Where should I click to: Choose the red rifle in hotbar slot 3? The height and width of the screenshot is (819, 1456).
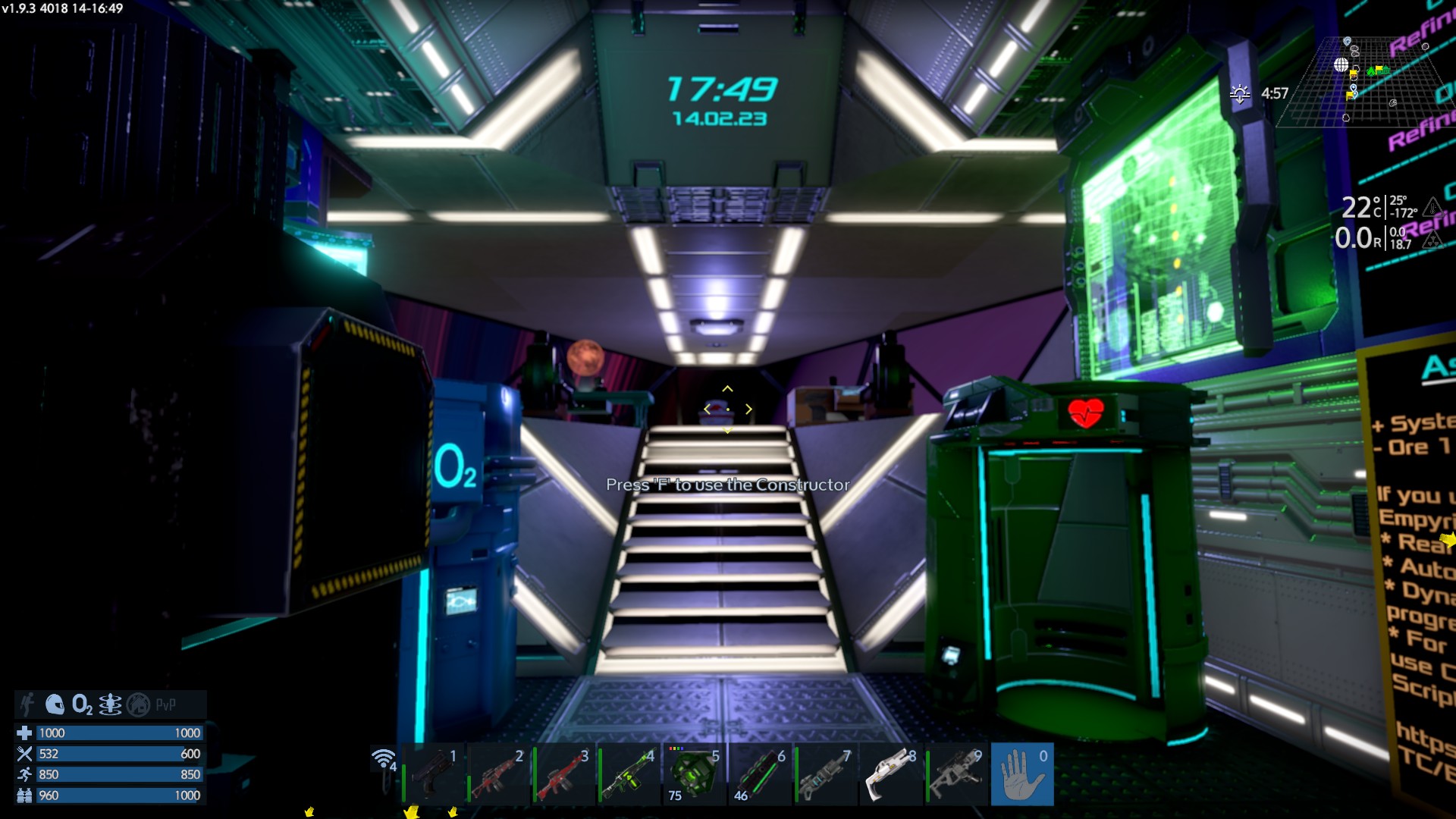point(563,774)
